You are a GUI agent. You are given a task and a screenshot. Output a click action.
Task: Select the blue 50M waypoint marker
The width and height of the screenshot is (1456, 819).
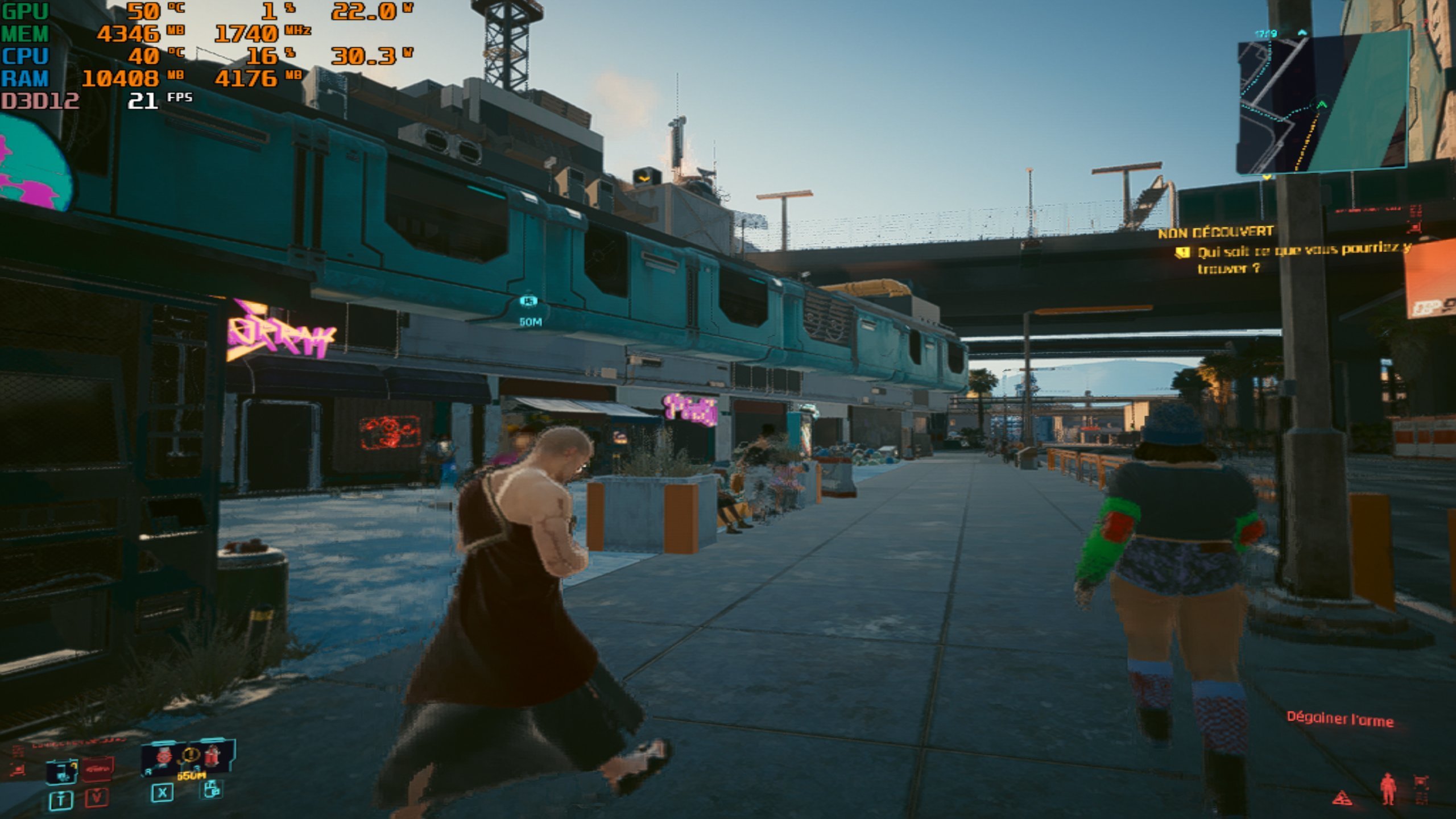click(529, 300)
